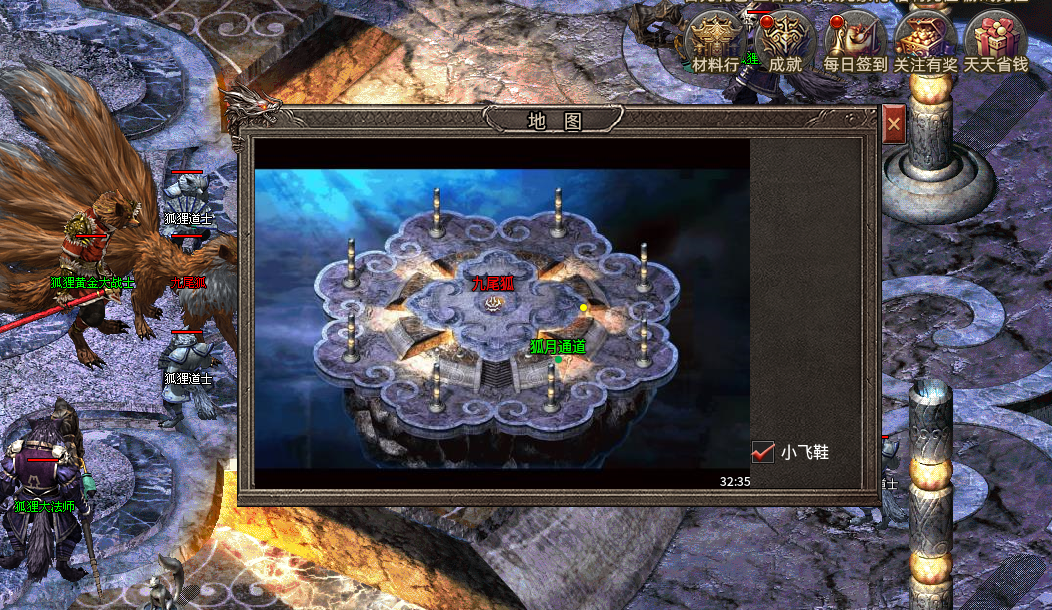Viewport: 1052px width, 610px height.
Task: Open the 成就 achievements icon
Action: 785,42
